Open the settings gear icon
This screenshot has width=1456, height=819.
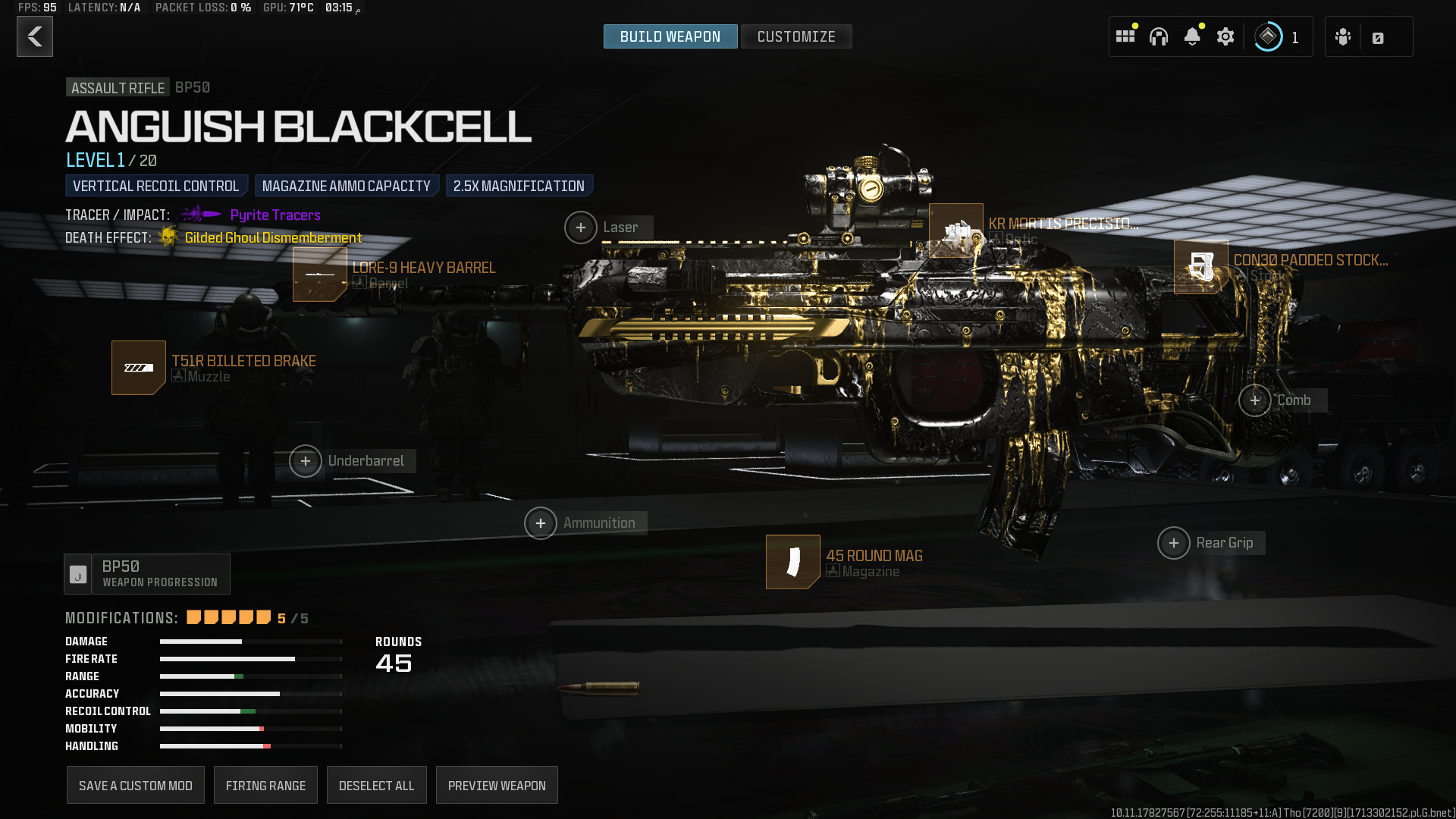[1225, 36]
